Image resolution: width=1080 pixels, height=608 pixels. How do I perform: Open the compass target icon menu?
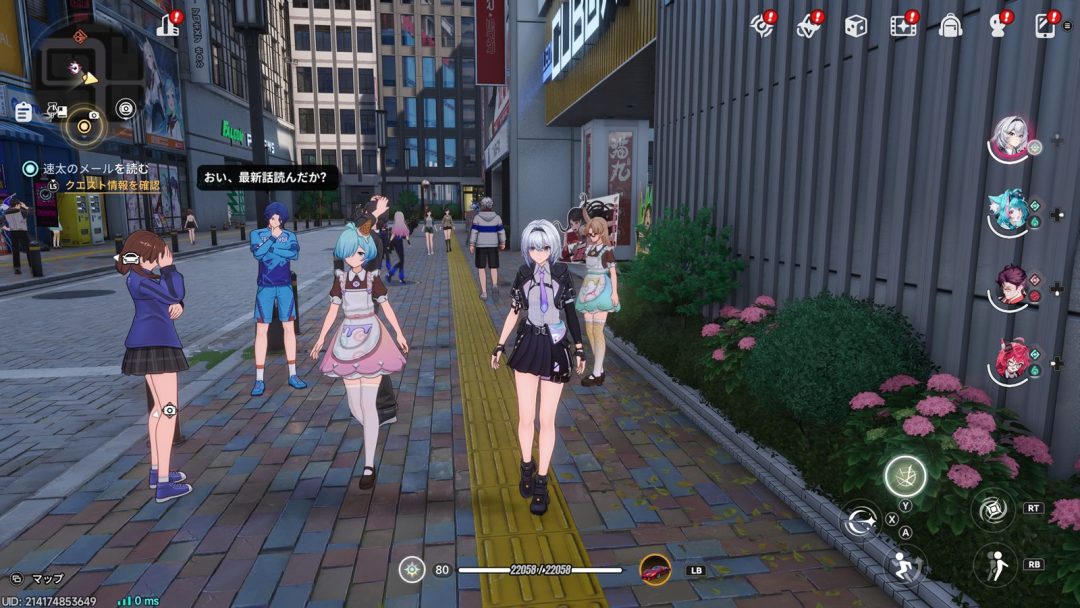click(763, 26)
